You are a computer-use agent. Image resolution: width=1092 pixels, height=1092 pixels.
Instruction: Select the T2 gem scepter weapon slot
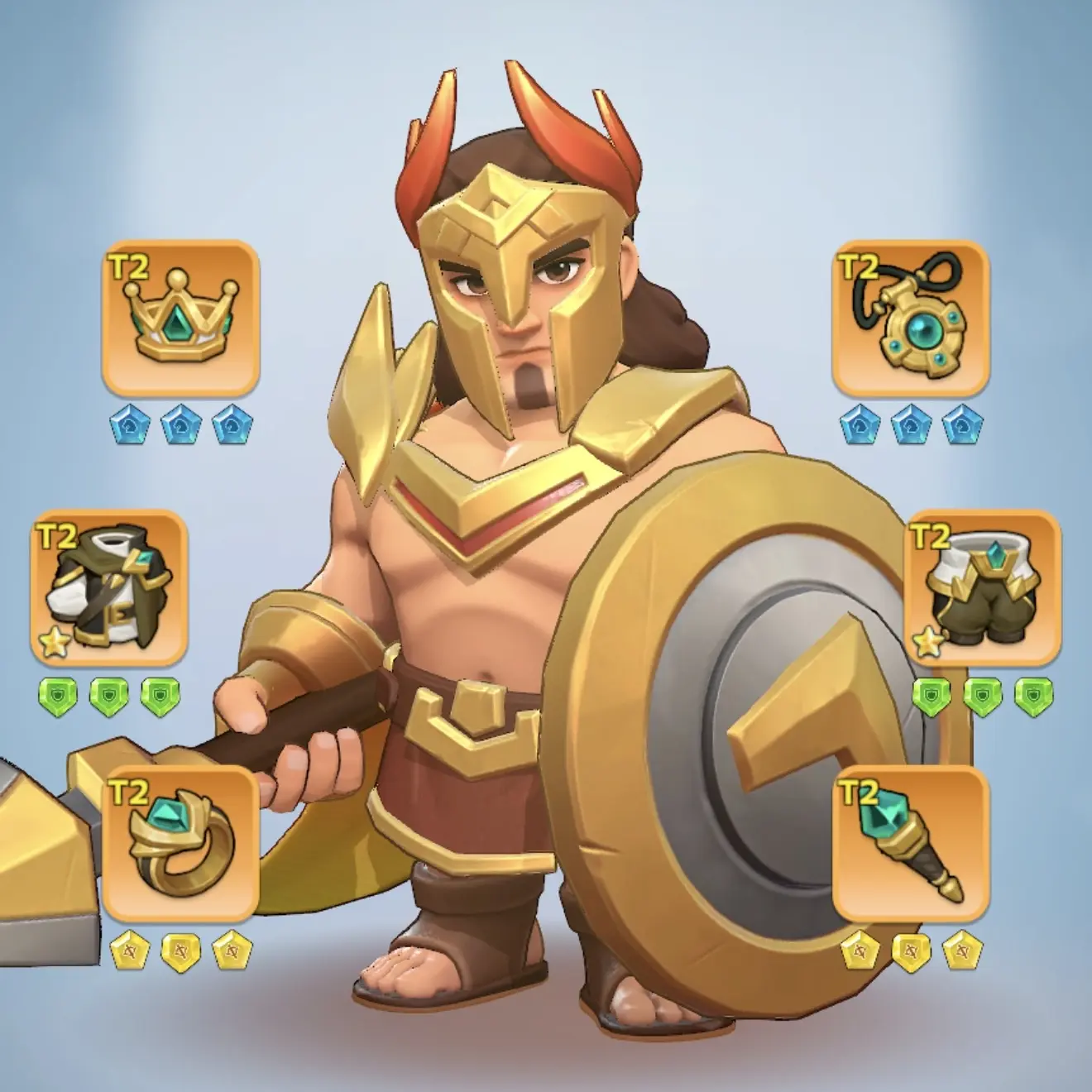click(911, 845)
